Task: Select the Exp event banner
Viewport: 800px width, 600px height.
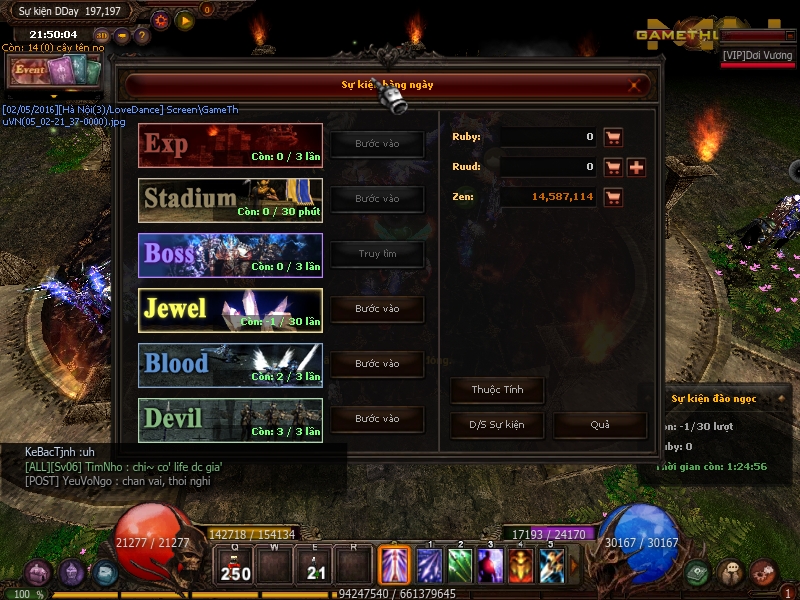Action: (231, 145)
